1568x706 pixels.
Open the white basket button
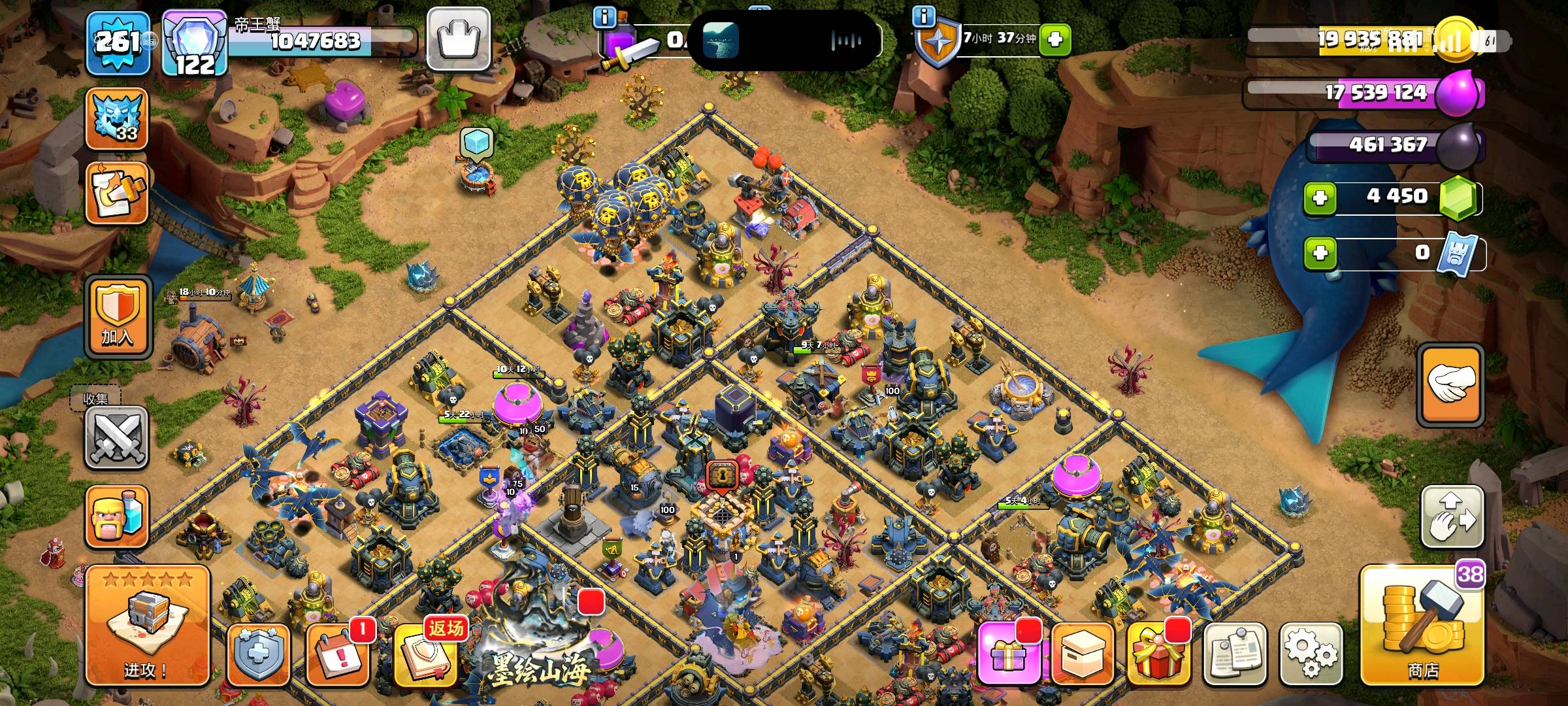click(x=459, y=39)
